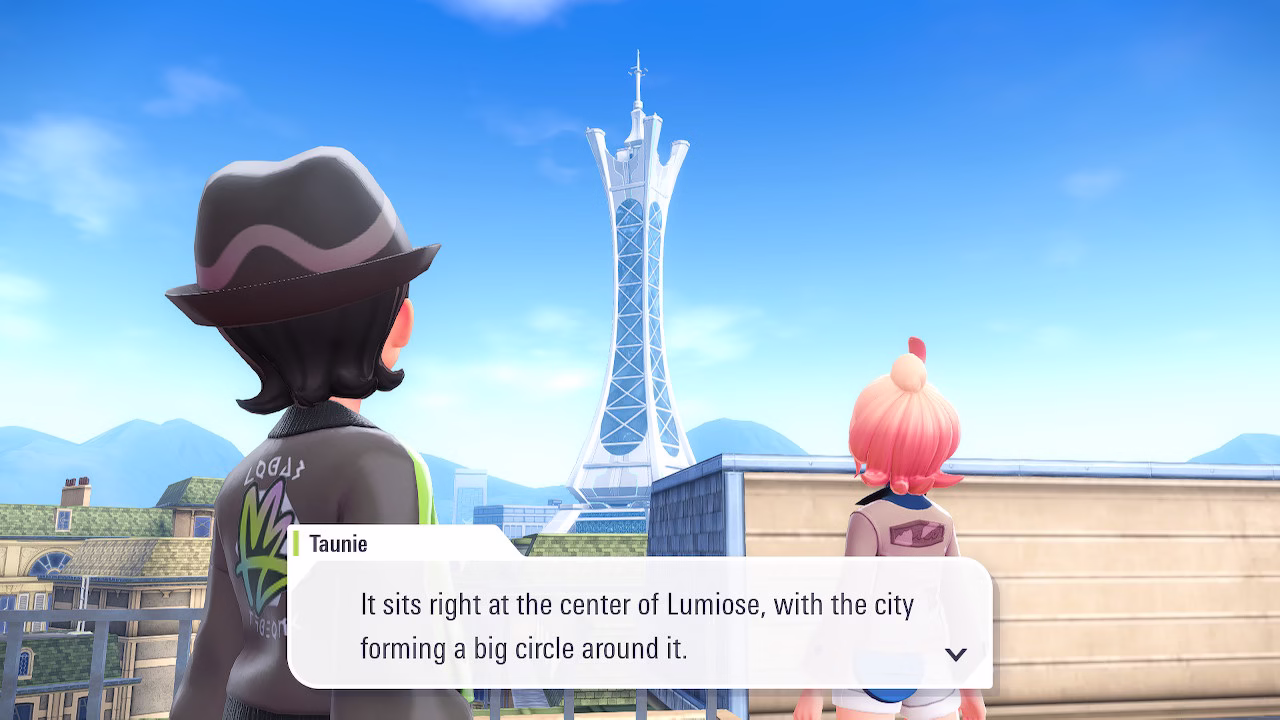Screen dimensions: 1280x720
Task: Advance dialogue with the down arrow indicator
Action: [956, 654]
